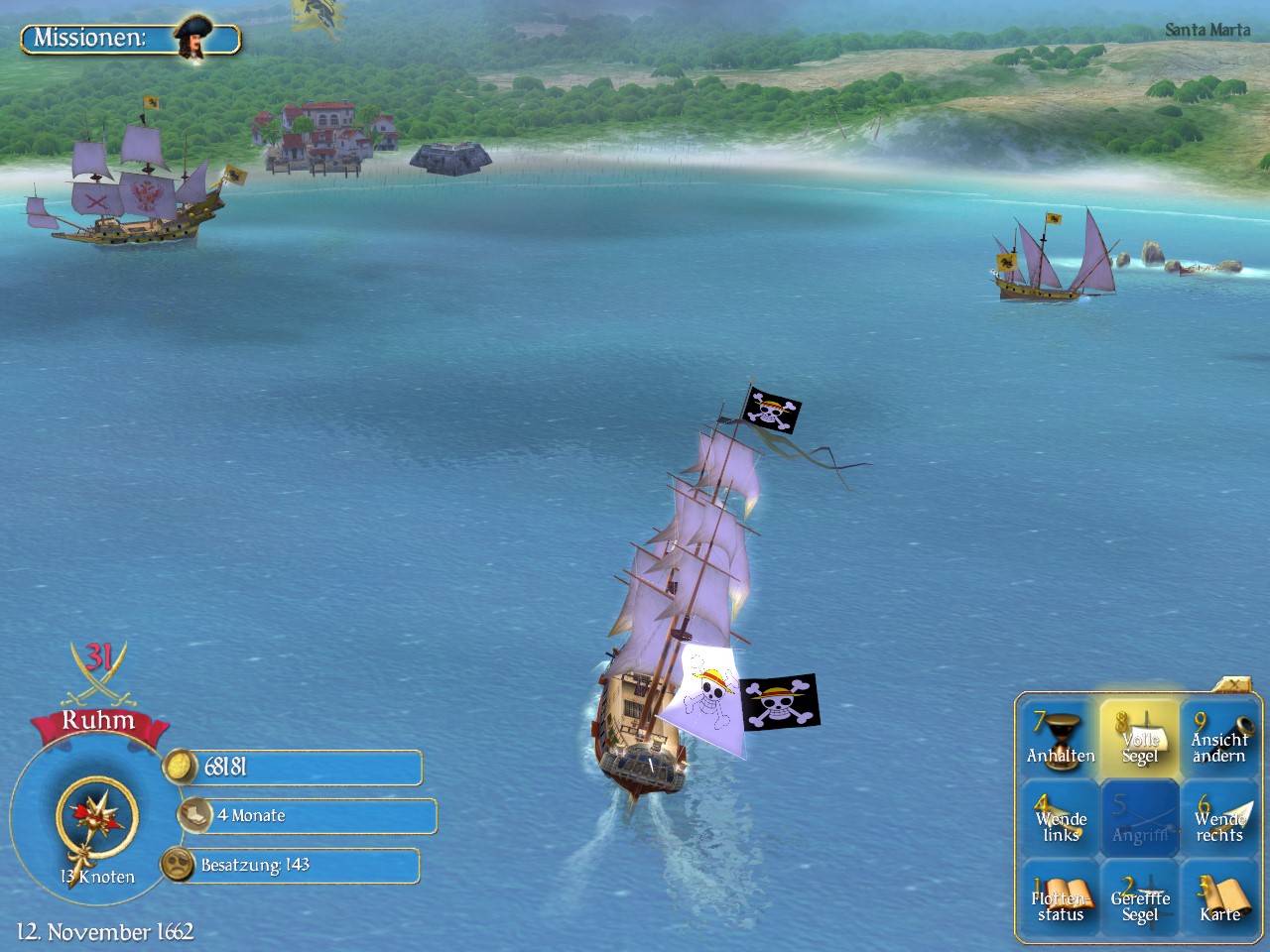
Task: Click the Besatzung crew morale face
Action: tap(178, 865)
